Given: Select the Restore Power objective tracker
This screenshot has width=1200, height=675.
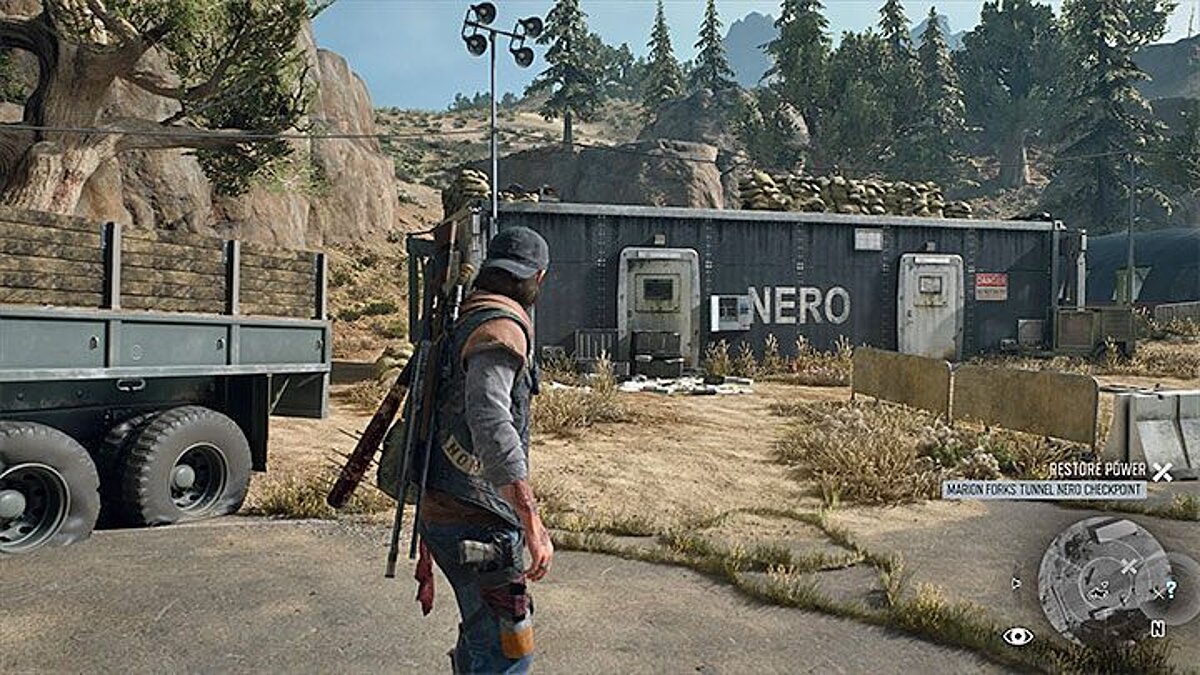Looking at the screenshot, I should tap(1097, 470).
